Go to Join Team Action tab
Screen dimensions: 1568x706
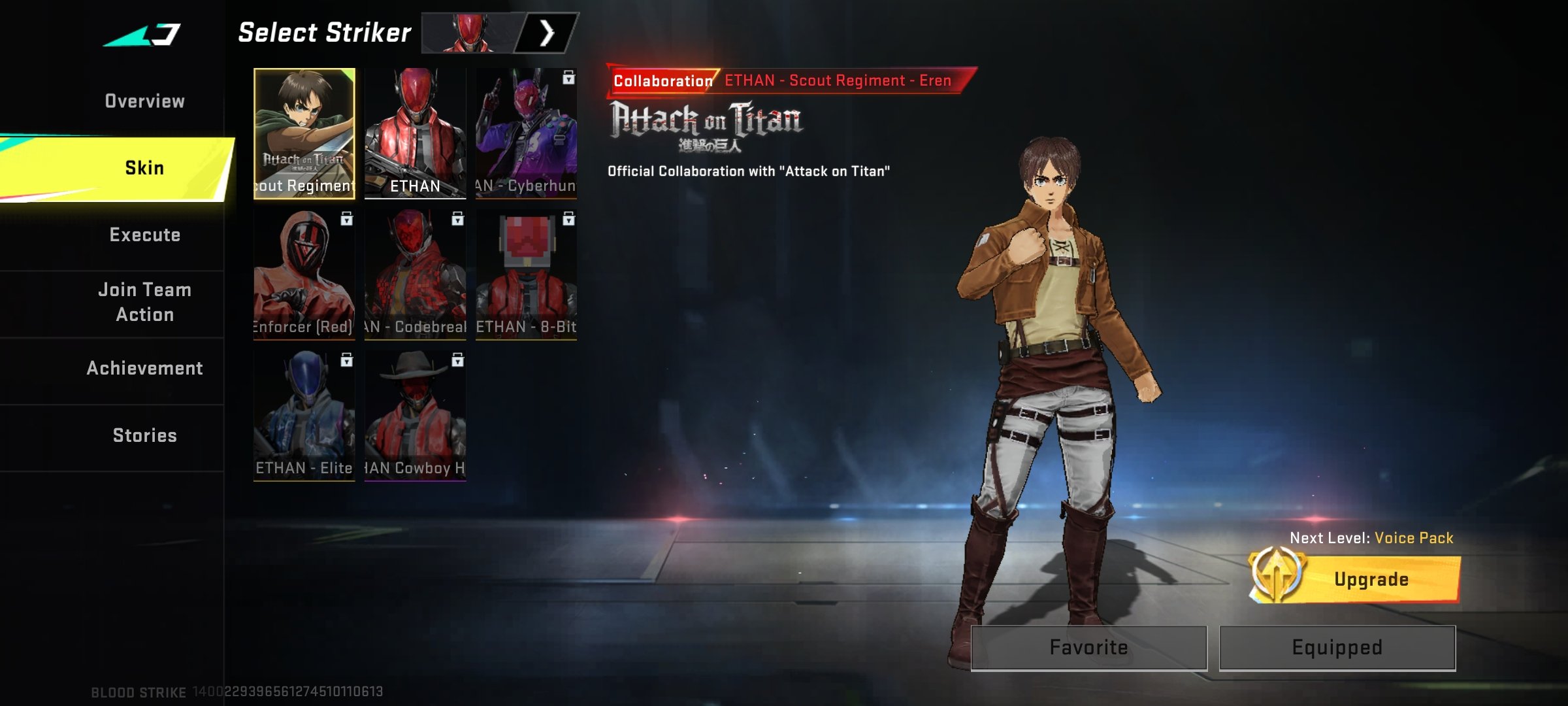click(x=144, y=302)
